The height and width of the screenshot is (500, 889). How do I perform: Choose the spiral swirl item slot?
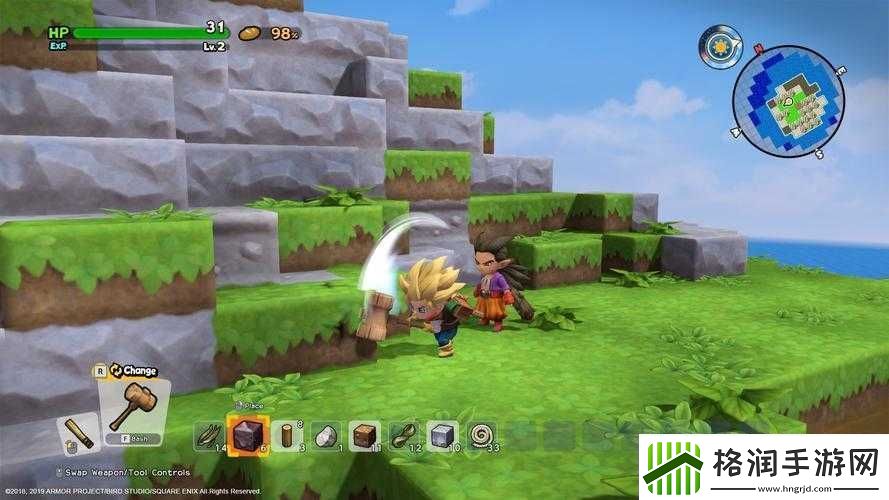coord(481,434)
